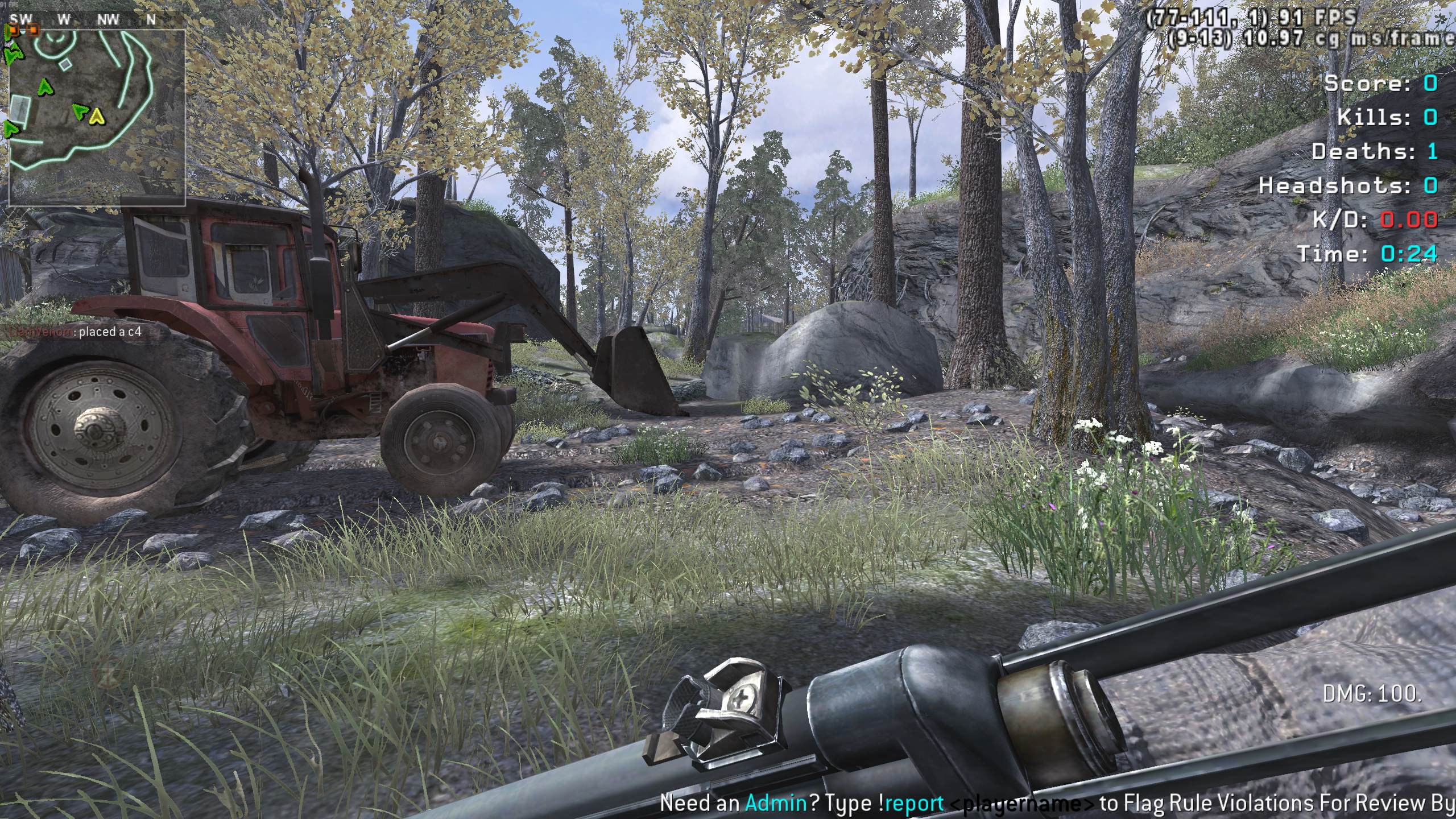This screenshot has width=1456, height=819.
Task: Select the "placed a c4" chat message
Action: (x=74, y=332)
